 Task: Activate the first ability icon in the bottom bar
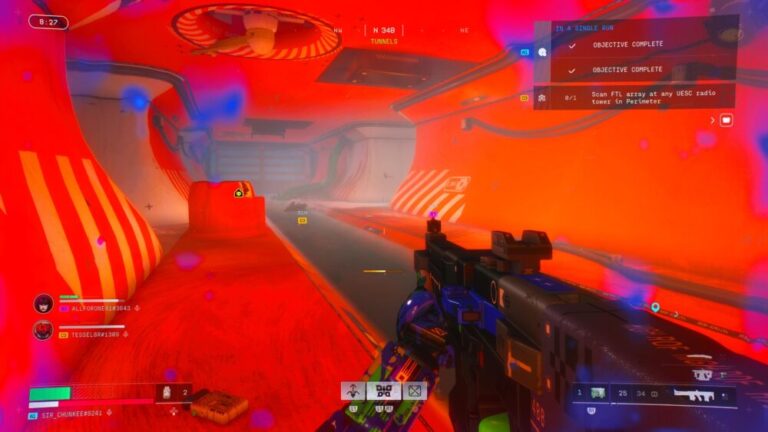[354, 391]
